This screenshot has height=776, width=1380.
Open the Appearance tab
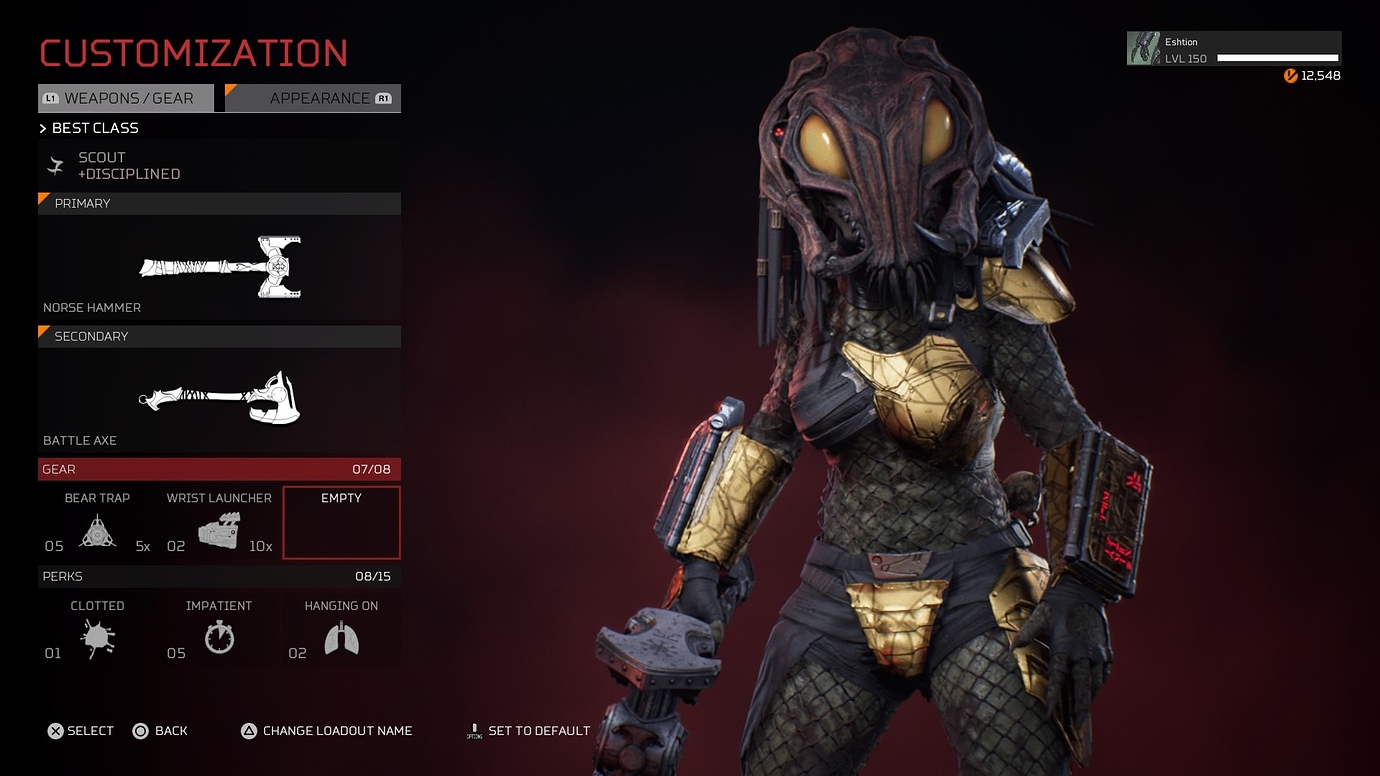click(314, 98)
